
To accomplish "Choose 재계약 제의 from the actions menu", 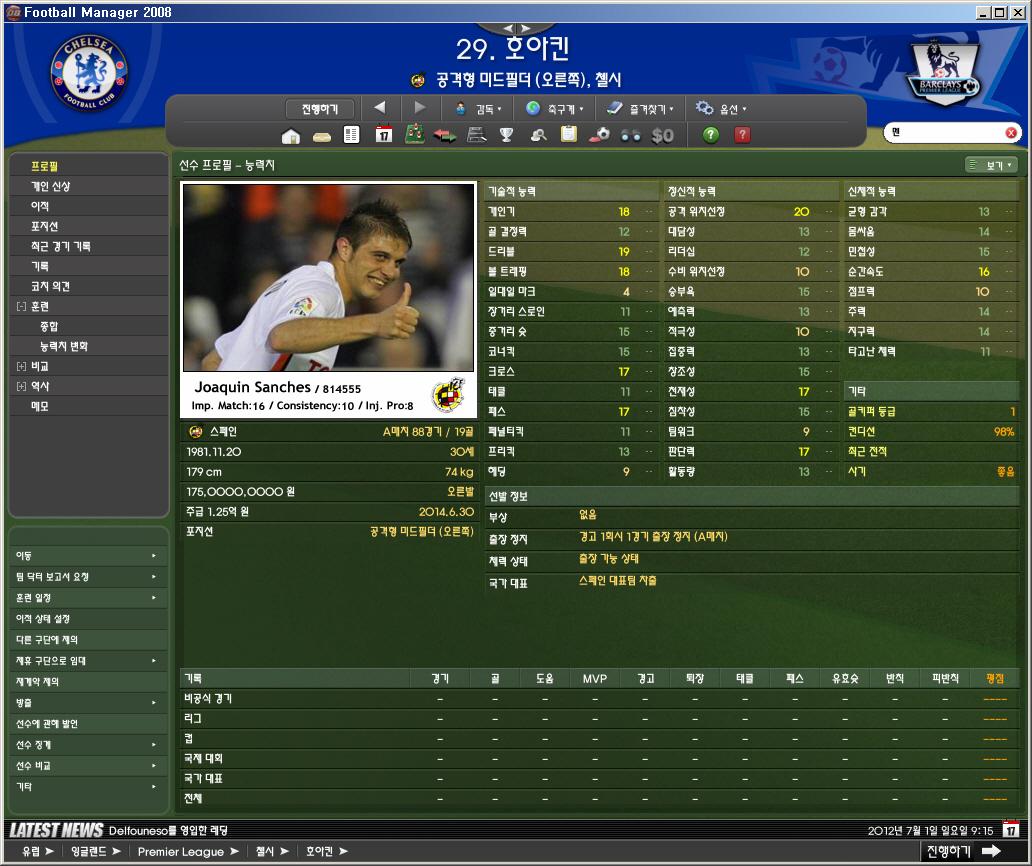I will coord(38,682).
